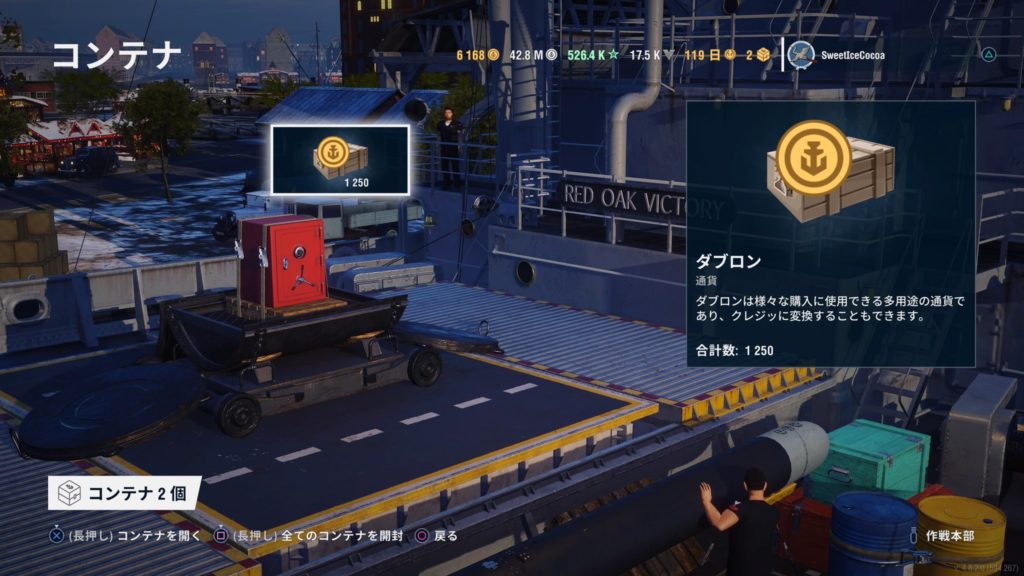Click the コンテナ 2 個 container badge
Viewport: 1024px width, 576px height.
point(124,492)
